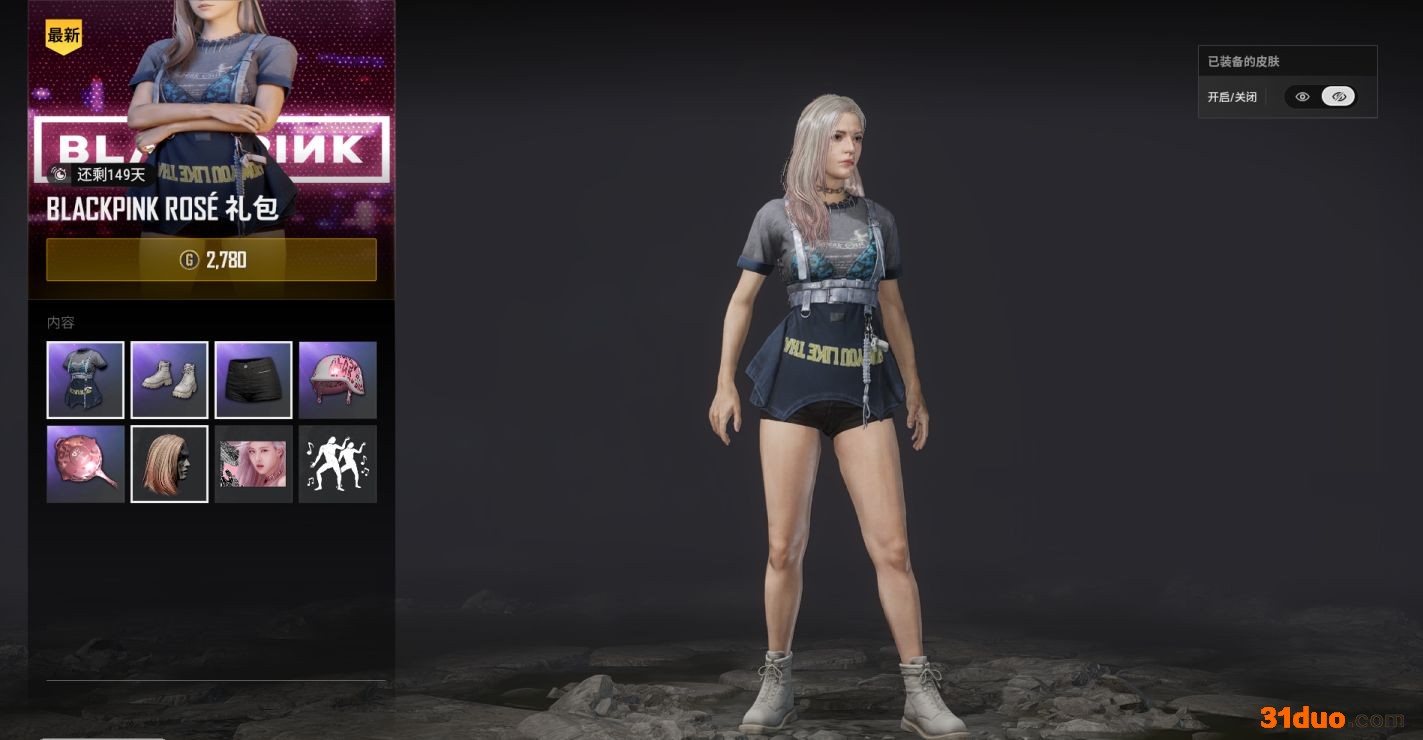1423x740 pixels.
Task: Select the BLACKPINK top outfit item
Action: [x=86, y=380]
